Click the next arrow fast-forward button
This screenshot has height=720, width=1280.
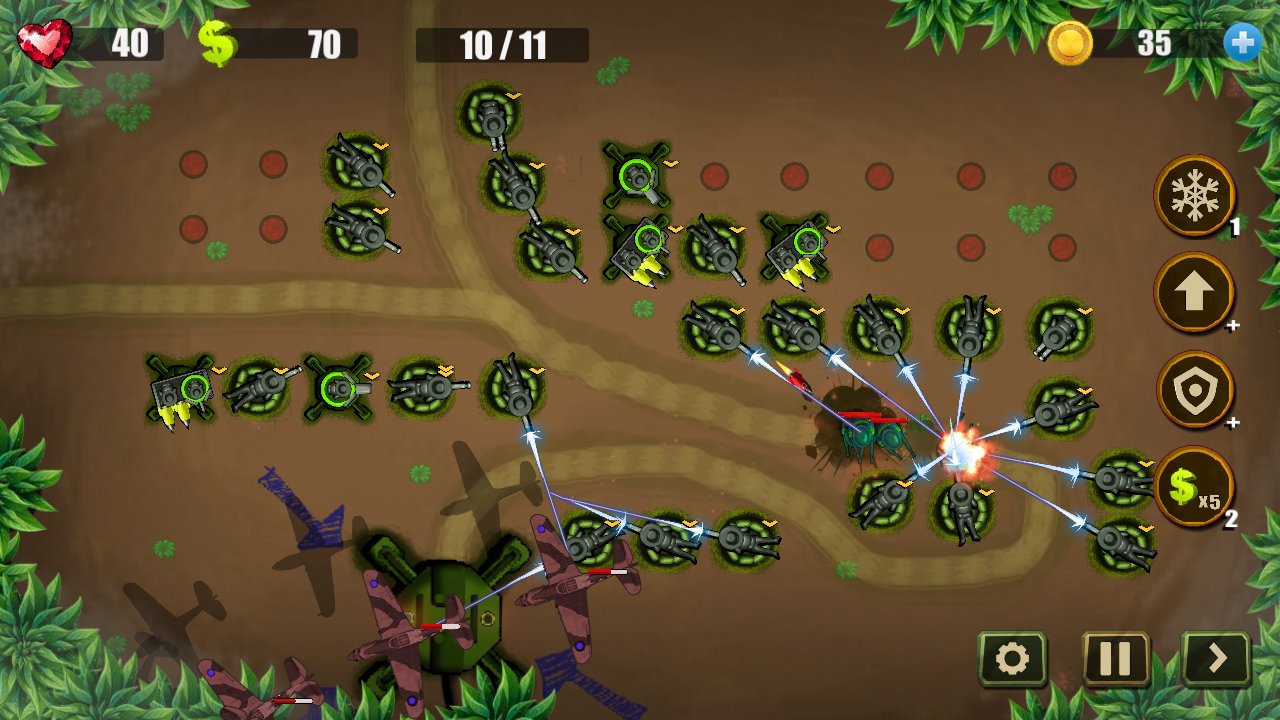click(x=1217, y=659)
